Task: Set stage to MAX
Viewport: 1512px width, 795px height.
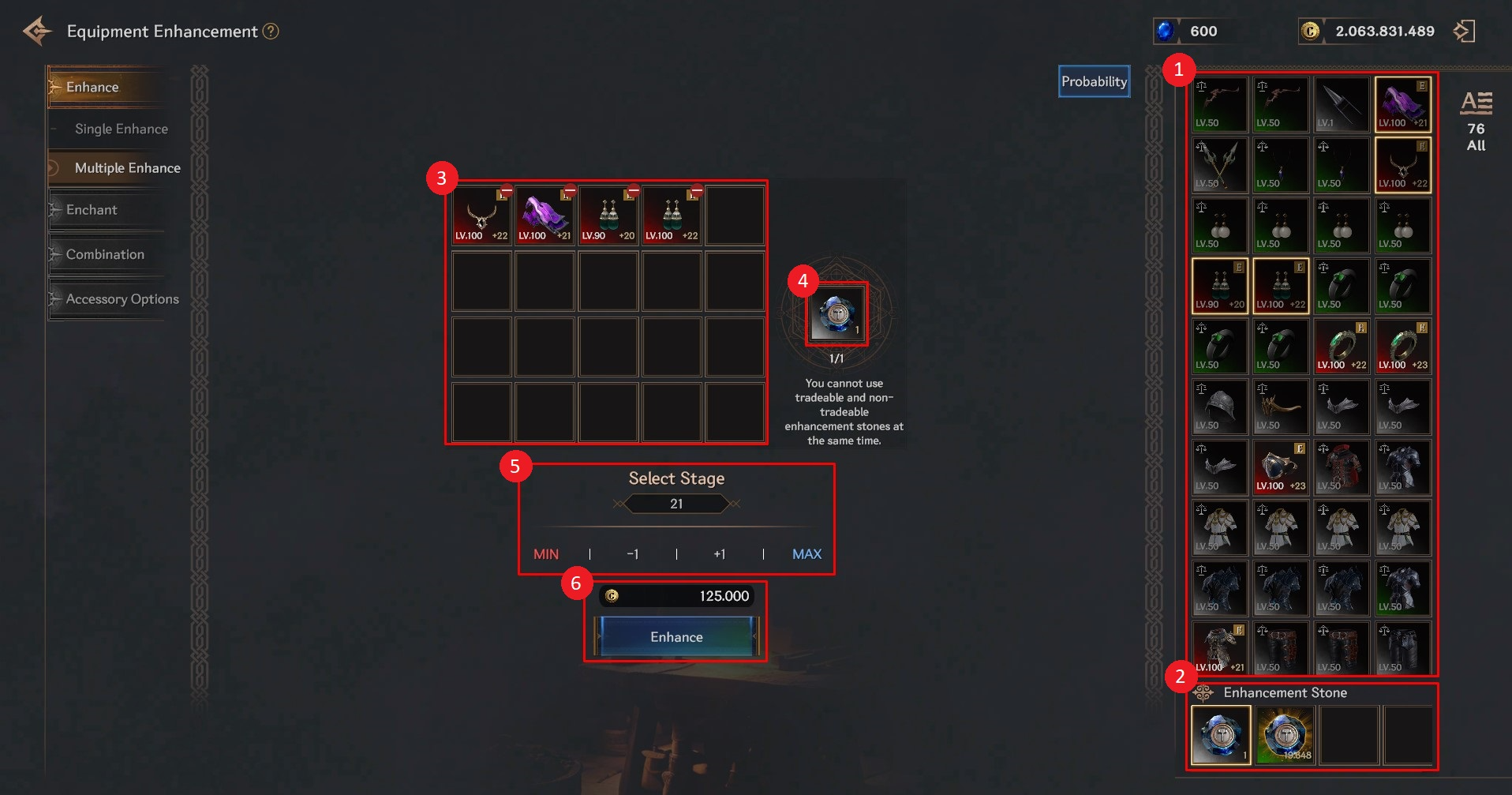Action: click(807, 554)
